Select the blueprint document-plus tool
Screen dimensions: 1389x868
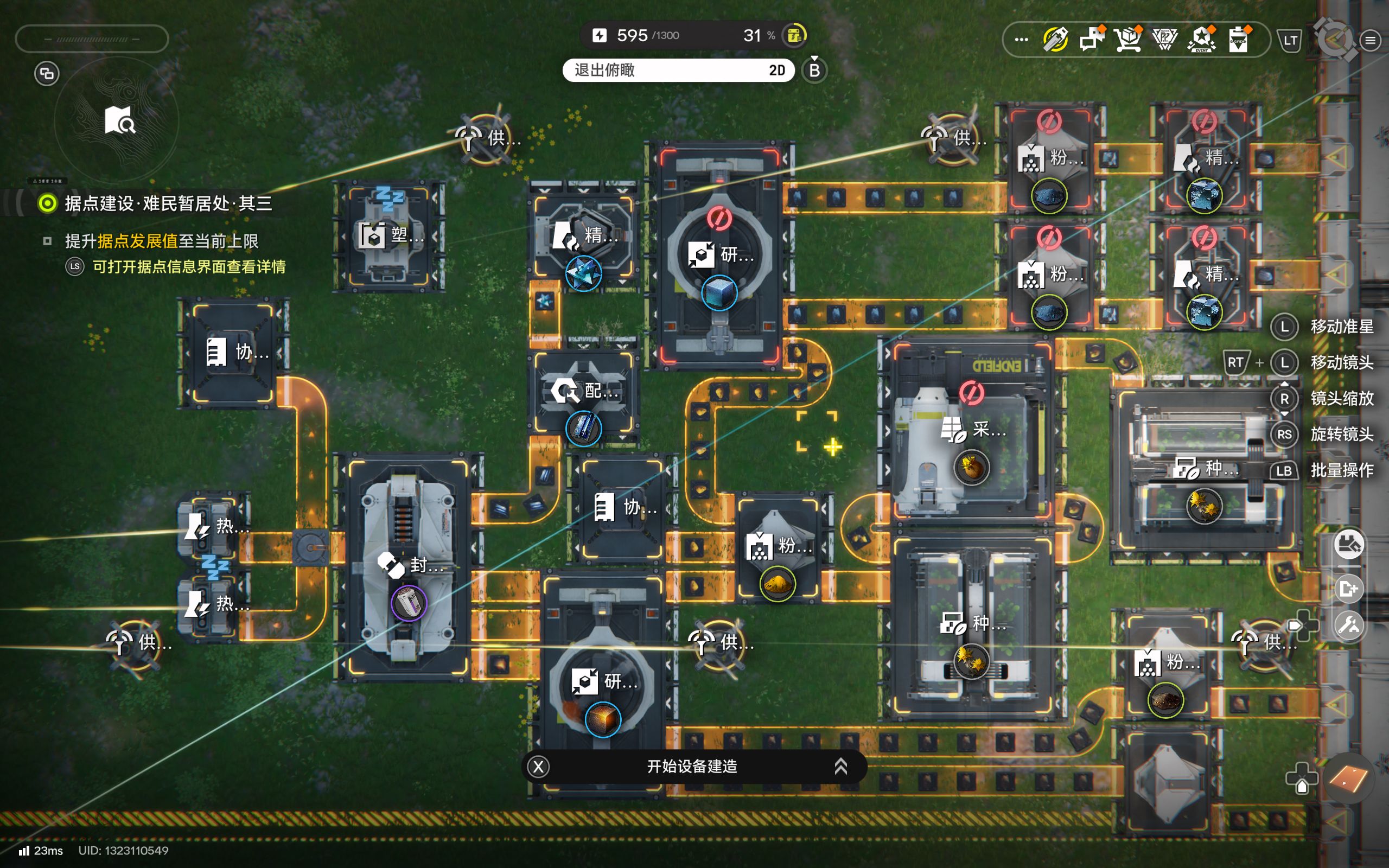(1348, 589)
